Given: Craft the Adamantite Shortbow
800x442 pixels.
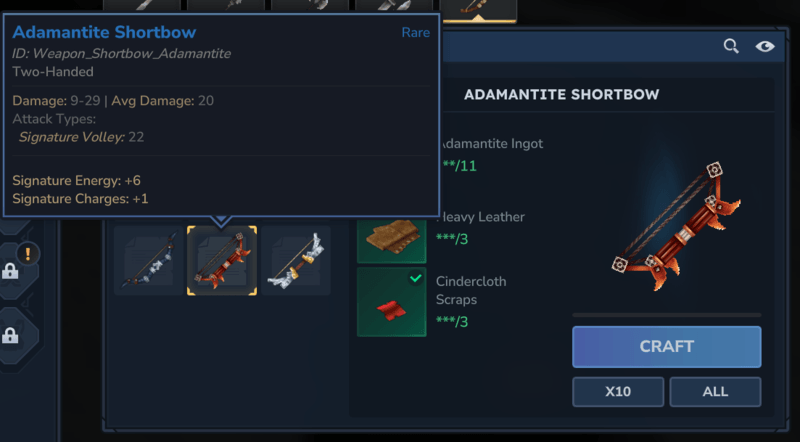Looking at the screenshot, I should coord(666,347).
